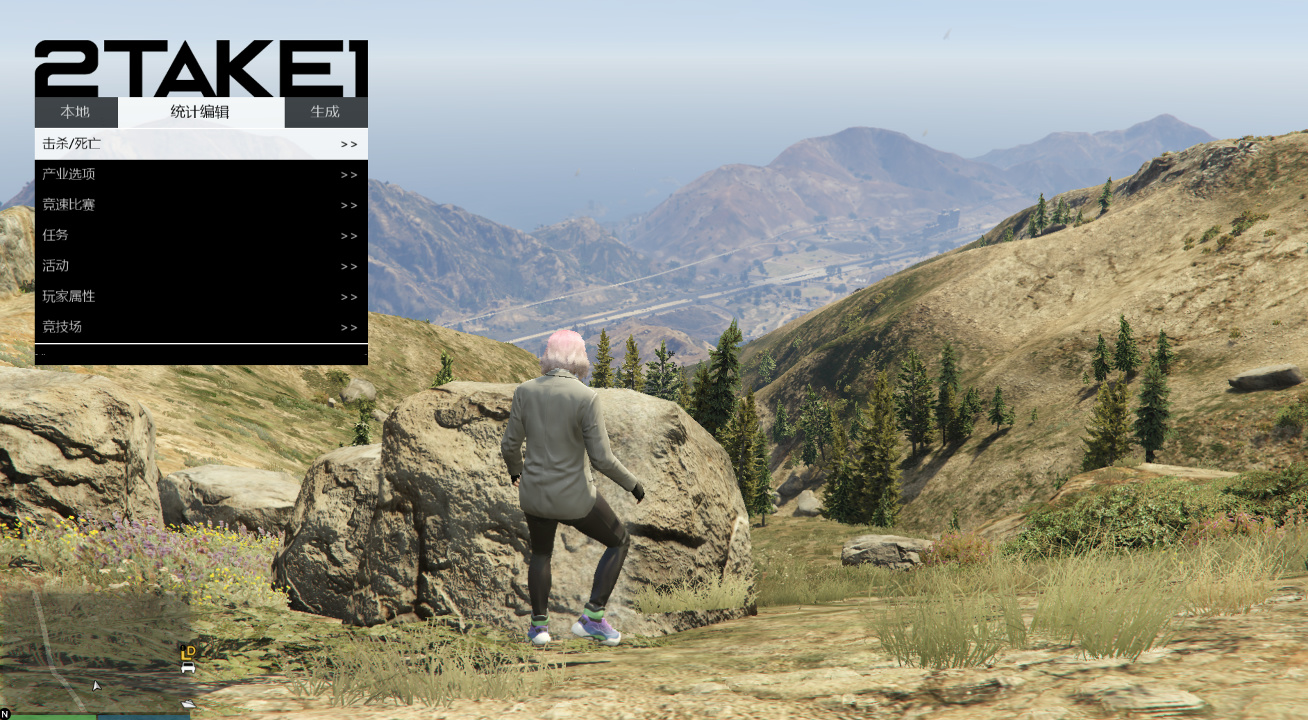
Task: Select the 统计编辑 tab
Action: (200, 112)
